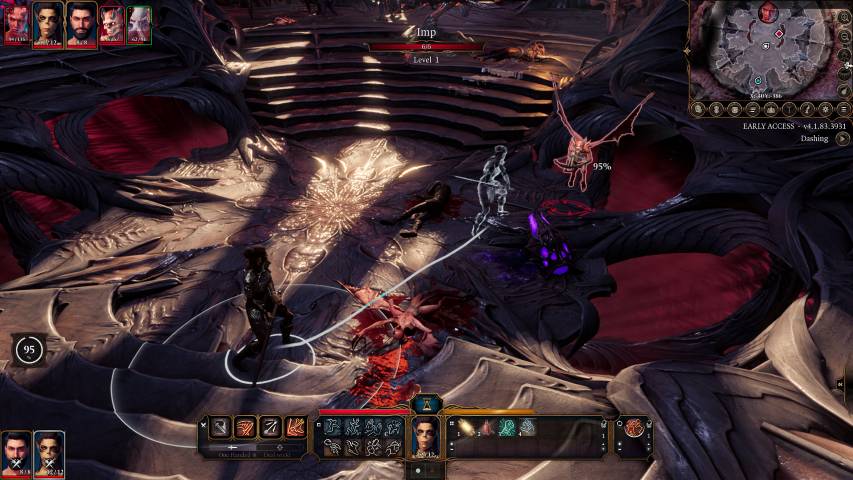This screenshot has width=853, height=480.
Task: Click the play arrow button beside Dashing
Action: (842, 139)
